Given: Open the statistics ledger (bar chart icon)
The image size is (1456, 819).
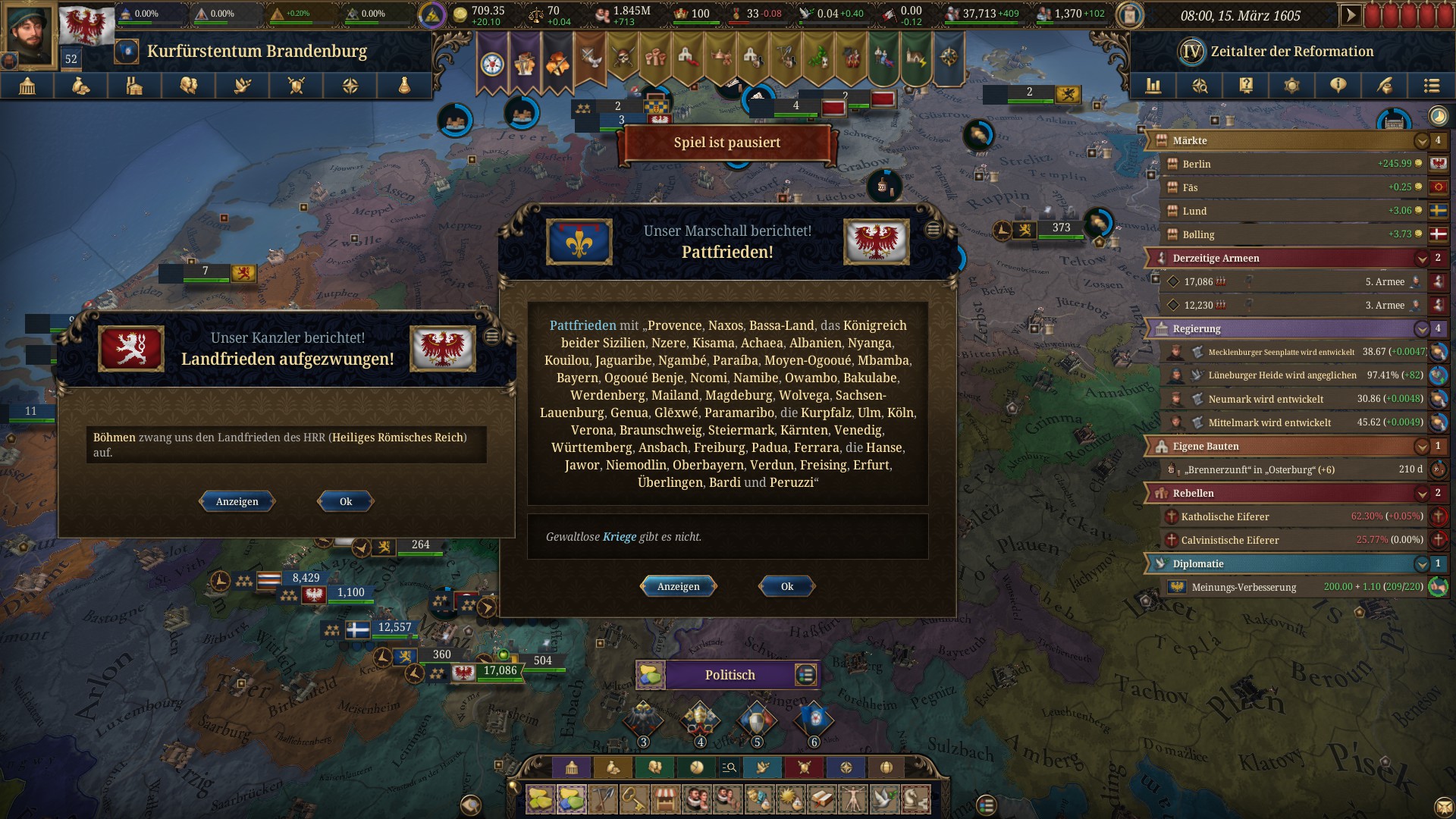Looking at the screenshot, I should tap(1153, 86).
